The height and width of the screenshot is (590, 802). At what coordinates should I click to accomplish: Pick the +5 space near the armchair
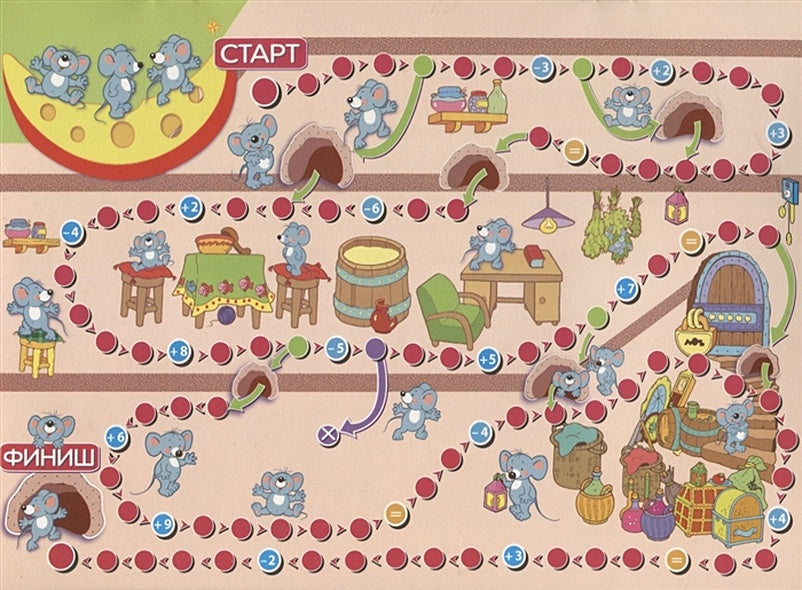pyautogui.click(x=488, y=360)
